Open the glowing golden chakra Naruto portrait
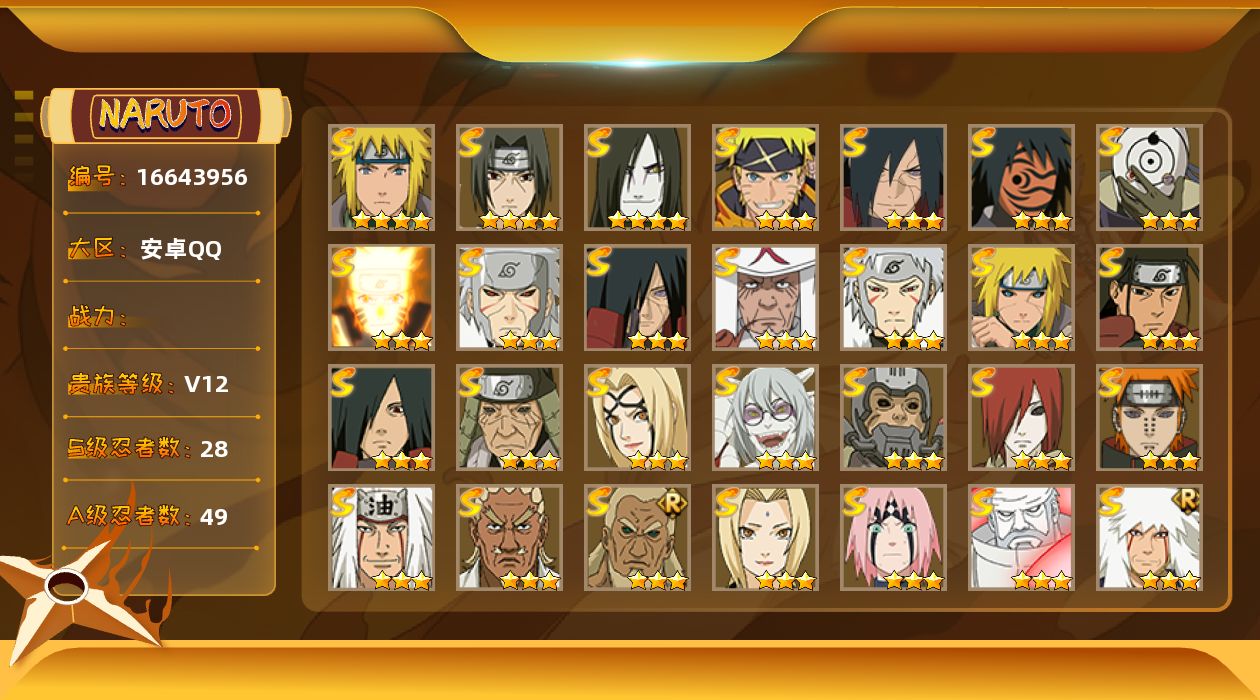1260x700 pixels. click(x=382, y=298)
